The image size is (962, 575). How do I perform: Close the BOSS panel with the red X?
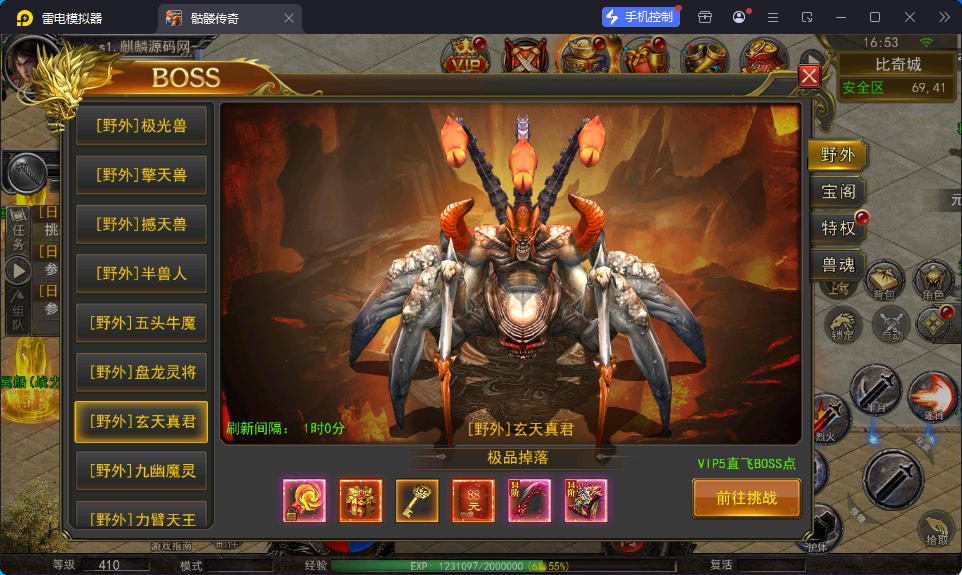pyautogui.click(x=810, y=76)
